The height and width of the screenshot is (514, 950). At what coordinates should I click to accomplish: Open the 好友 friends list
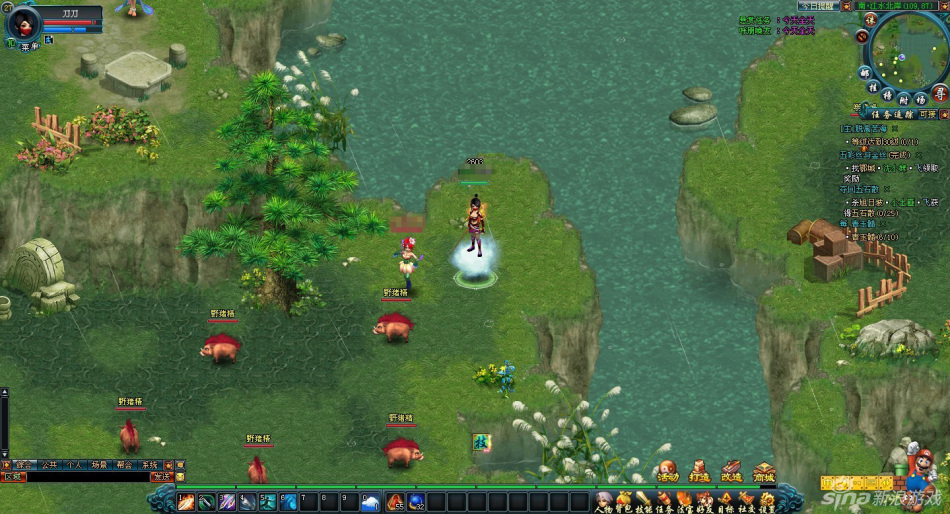pyautogui.click(x=704, y=503)
